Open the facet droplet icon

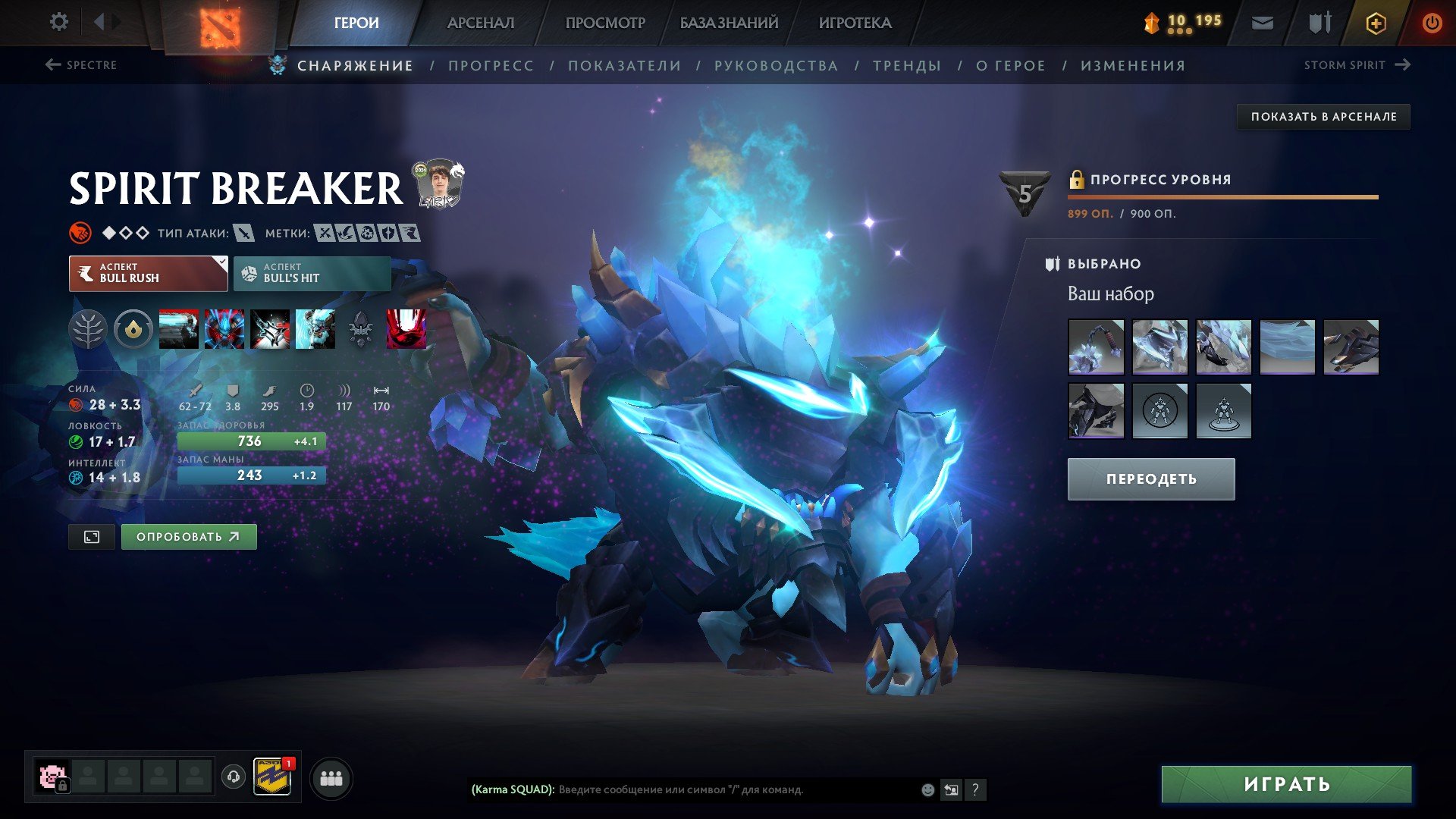(133, 328)
